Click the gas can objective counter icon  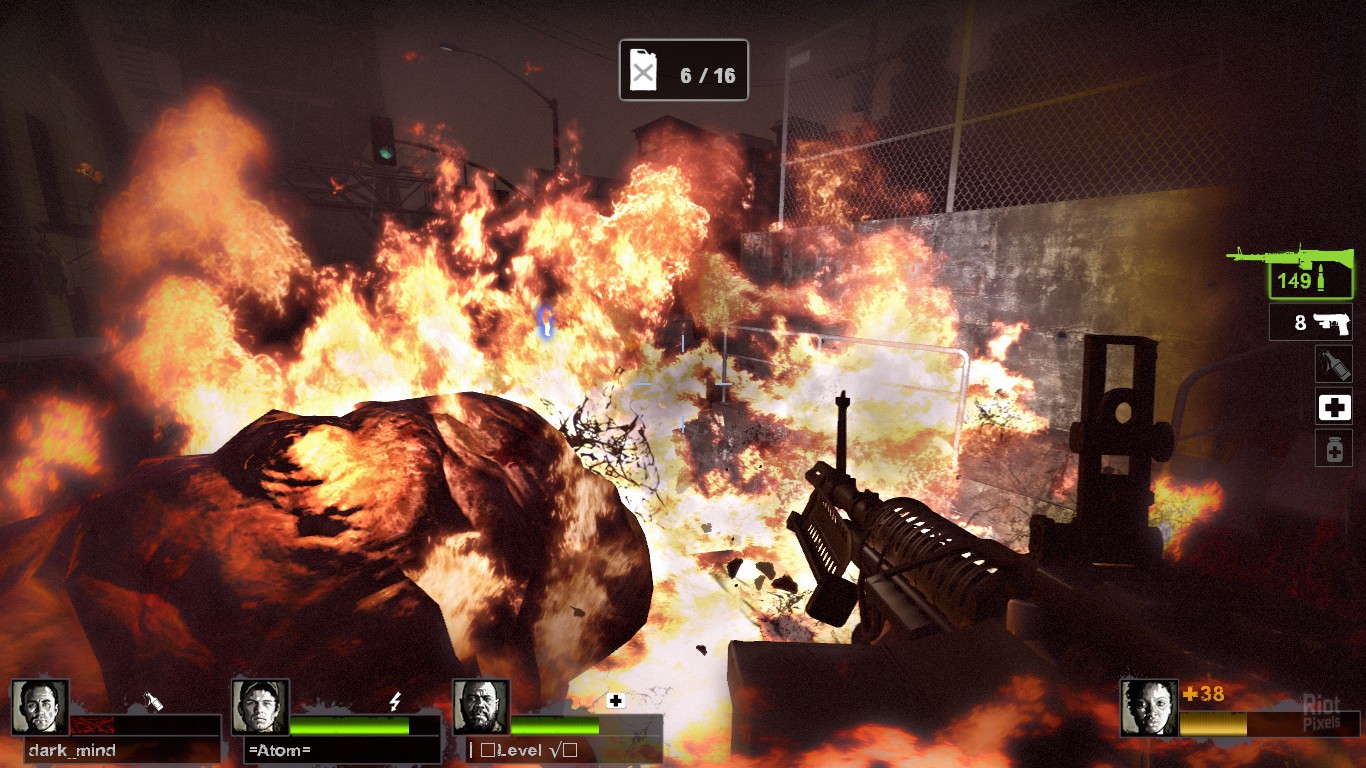click(643, 71)
